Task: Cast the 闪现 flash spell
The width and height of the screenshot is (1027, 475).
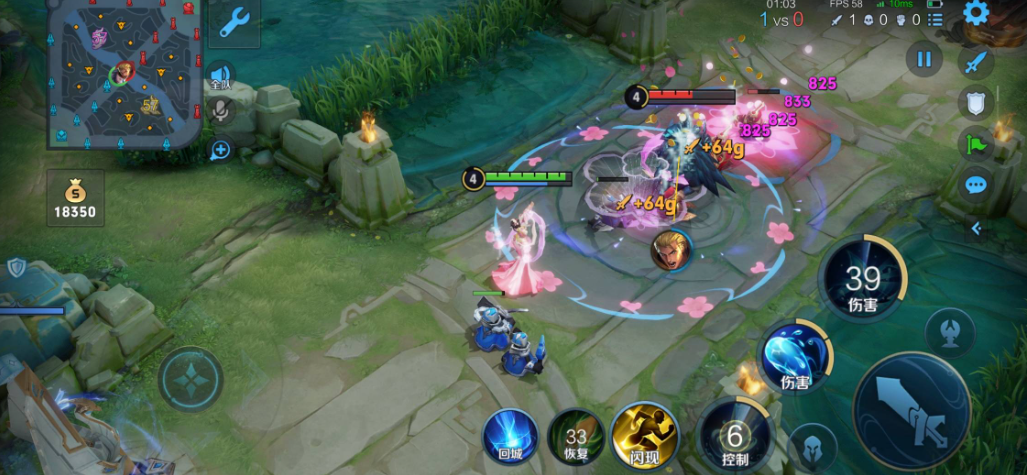Action: [x=643, y=437]
